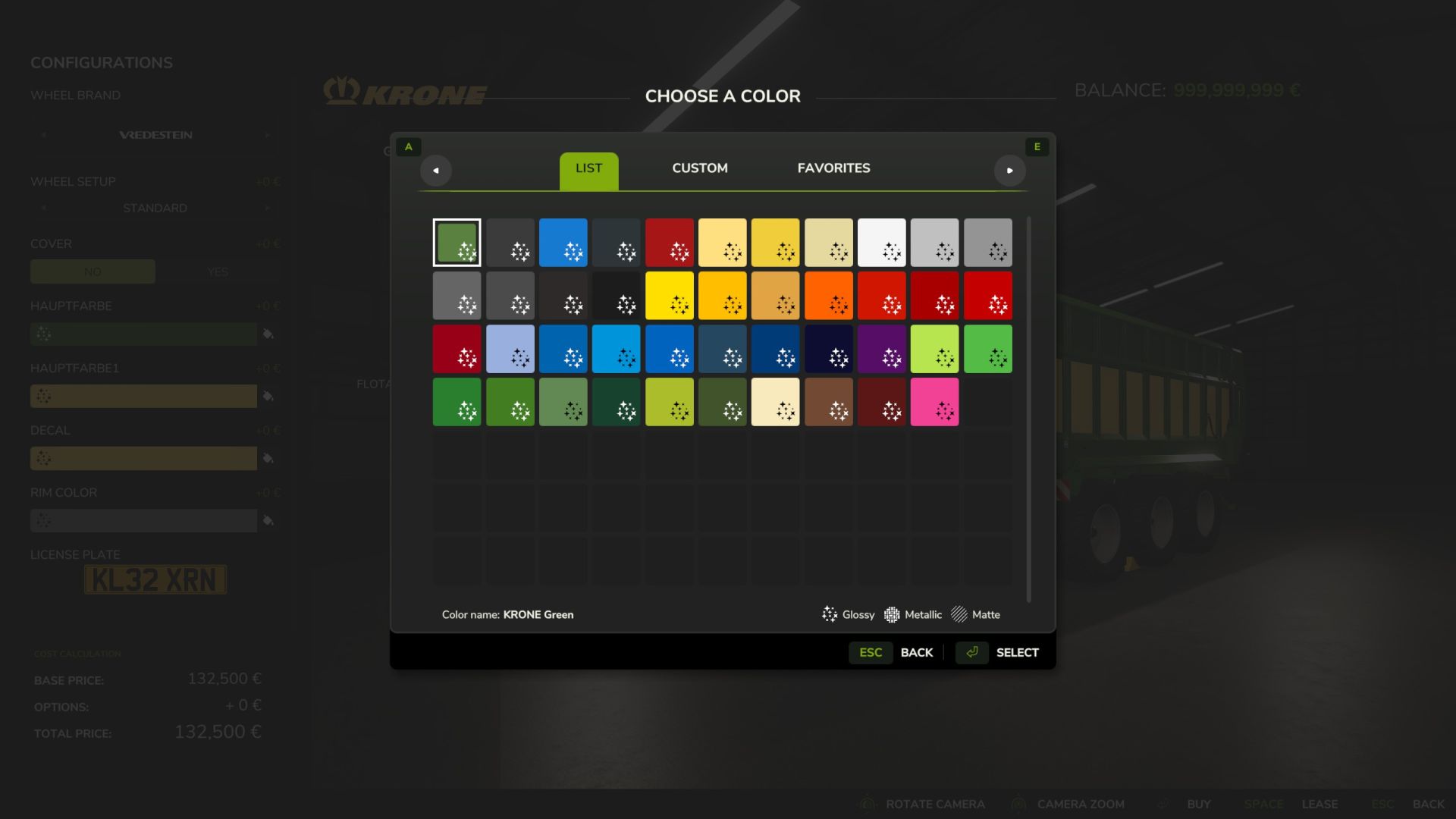1456x819 pixels.
Task: Select the KRONE Green color swatch
Action: coord(457,243)
